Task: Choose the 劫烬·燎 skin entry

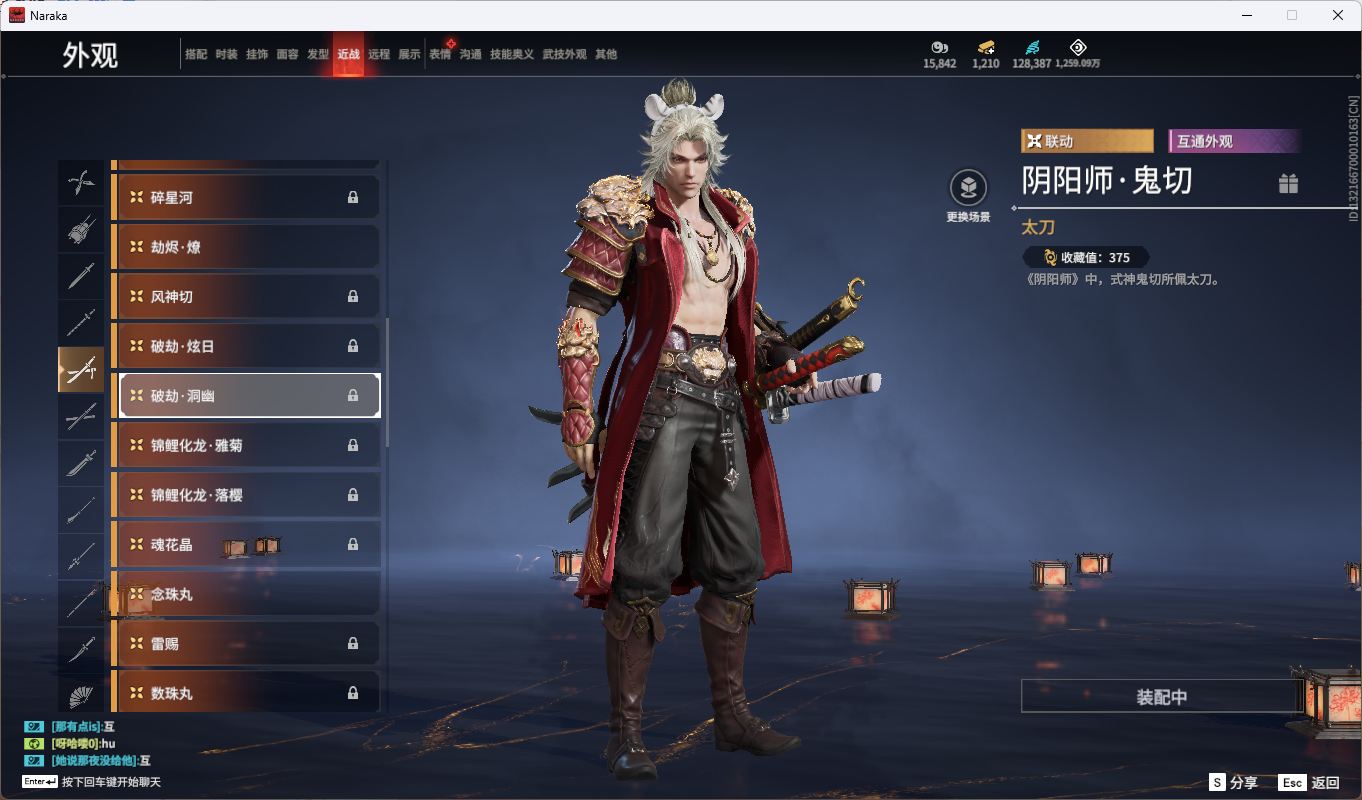Action: [246, 247]
